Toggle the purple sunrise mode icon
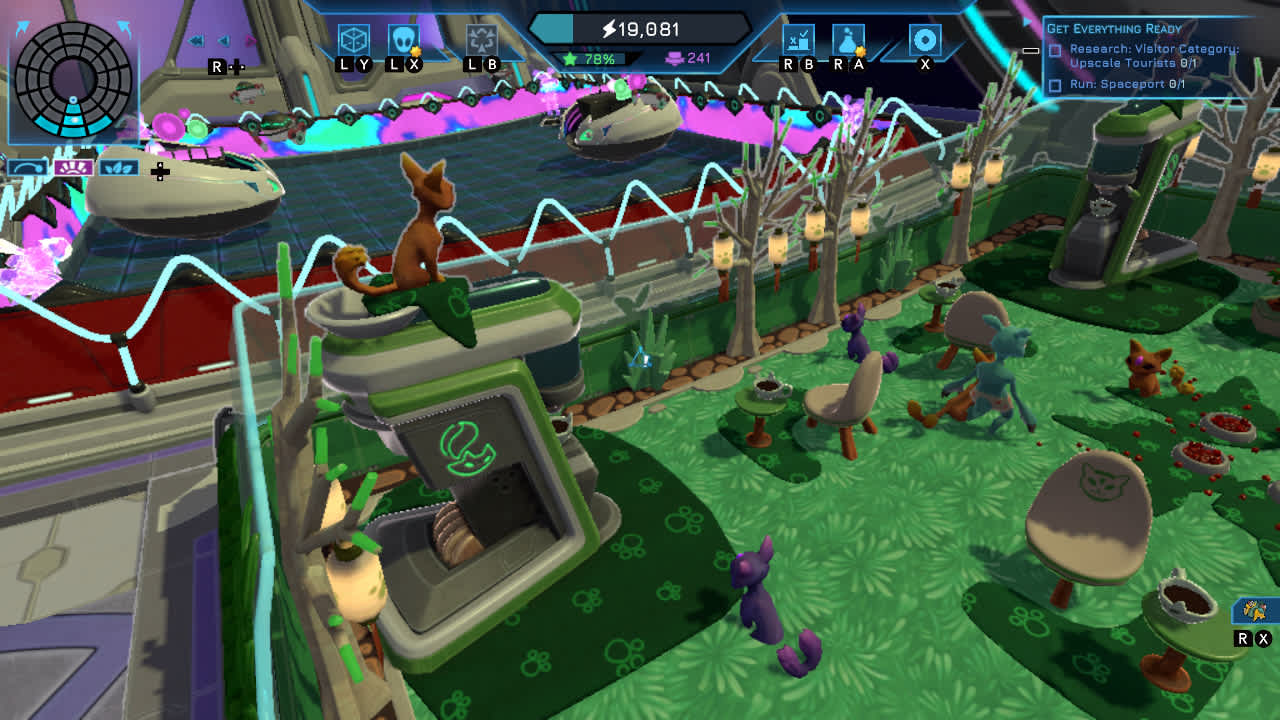 click(72, 168)
